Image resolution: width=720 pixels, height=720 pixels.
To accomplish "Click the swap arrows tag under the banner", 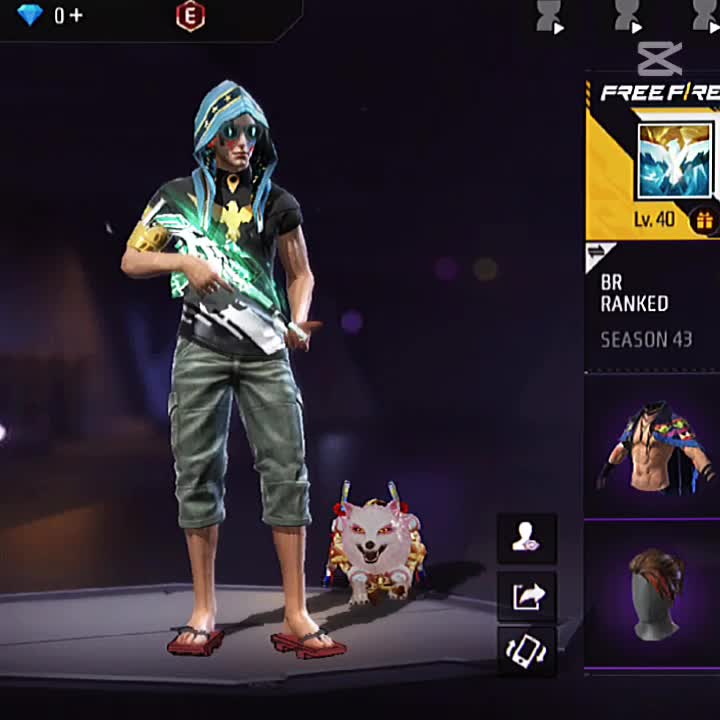I will [598, 254].
